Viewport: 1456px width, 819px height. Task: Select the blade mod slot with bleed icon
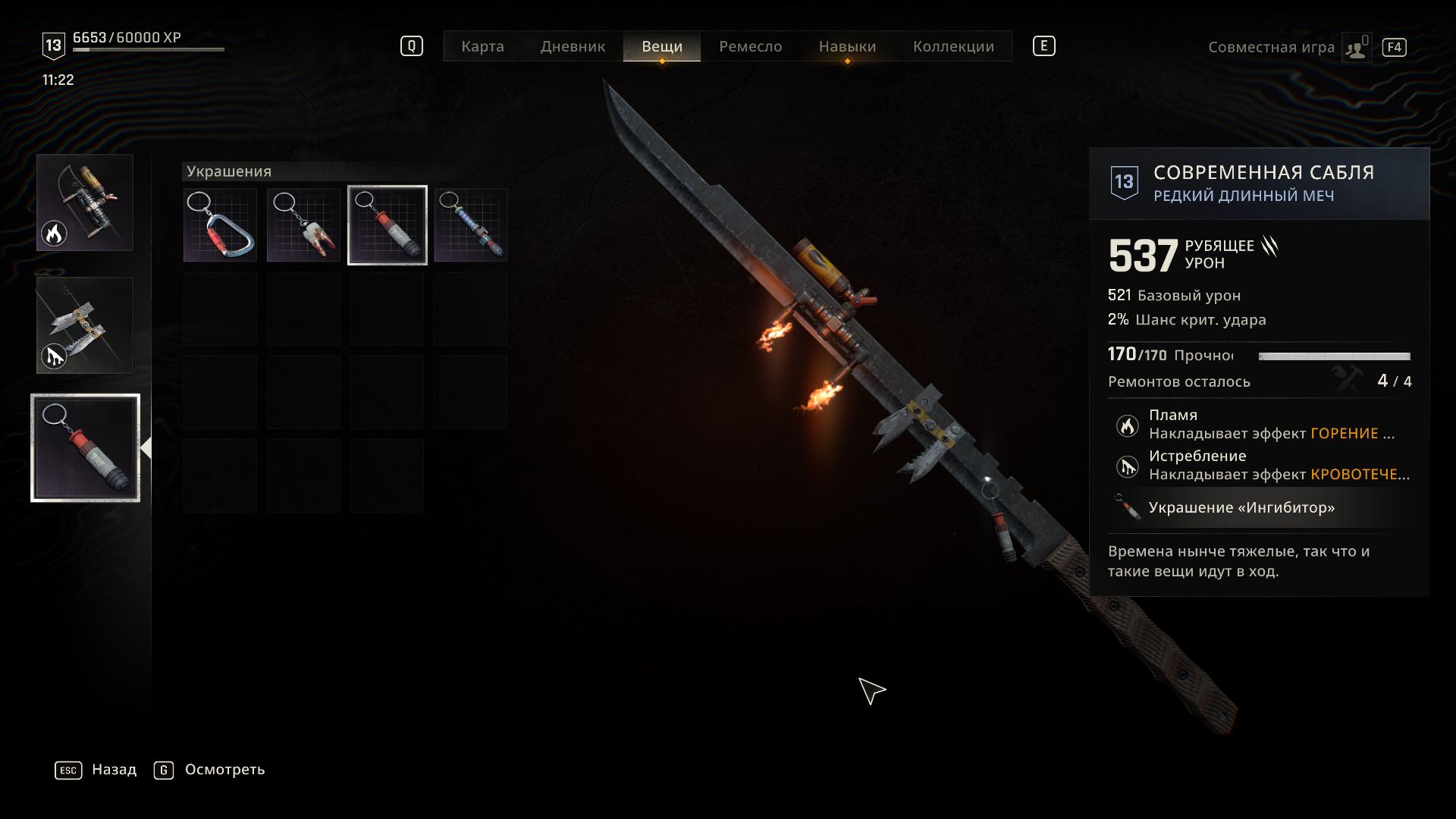pyautogui.click(x=85, y=325)
